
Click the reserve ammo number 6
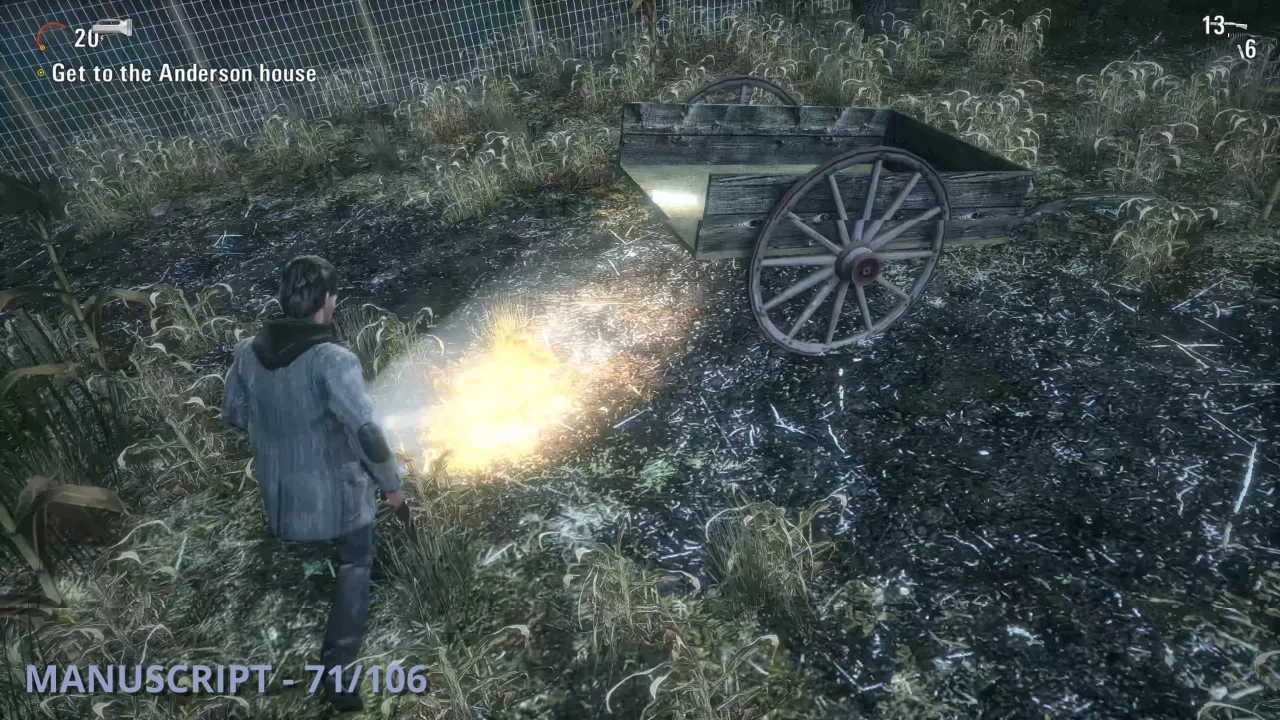[1249, 48]
